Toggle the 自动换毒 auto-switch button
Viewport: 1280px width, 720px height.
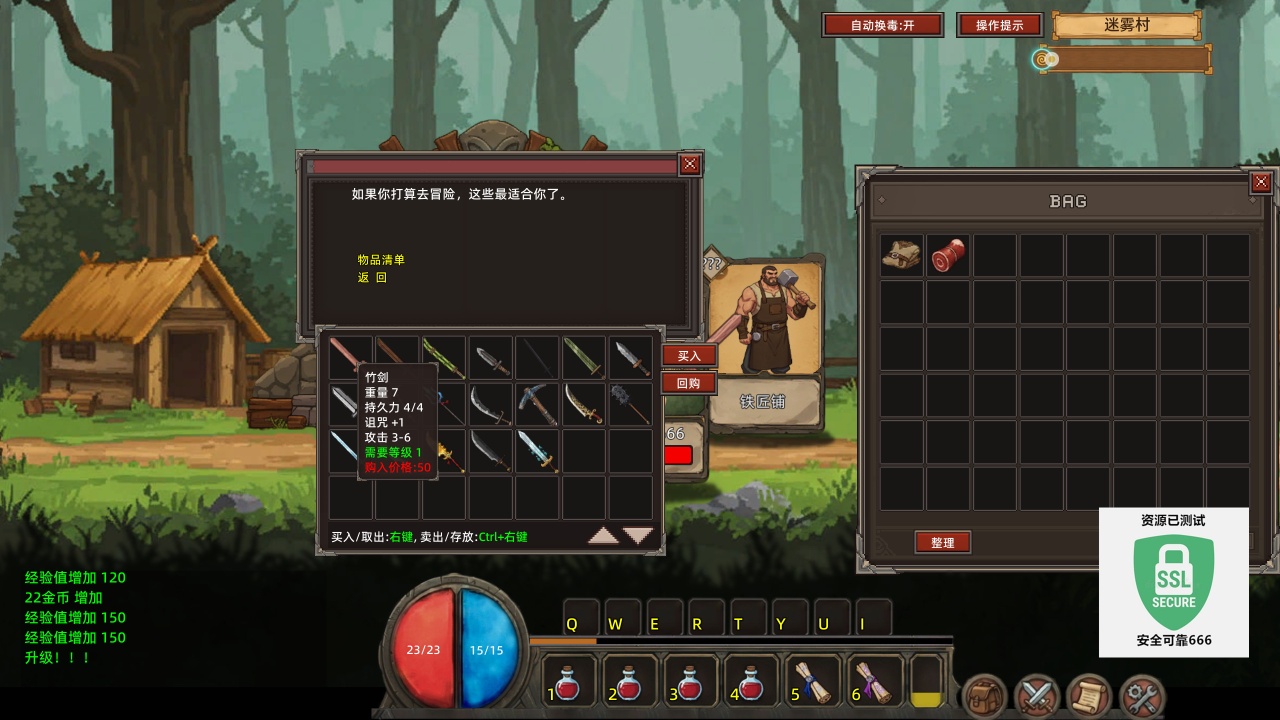pos(882,25)
